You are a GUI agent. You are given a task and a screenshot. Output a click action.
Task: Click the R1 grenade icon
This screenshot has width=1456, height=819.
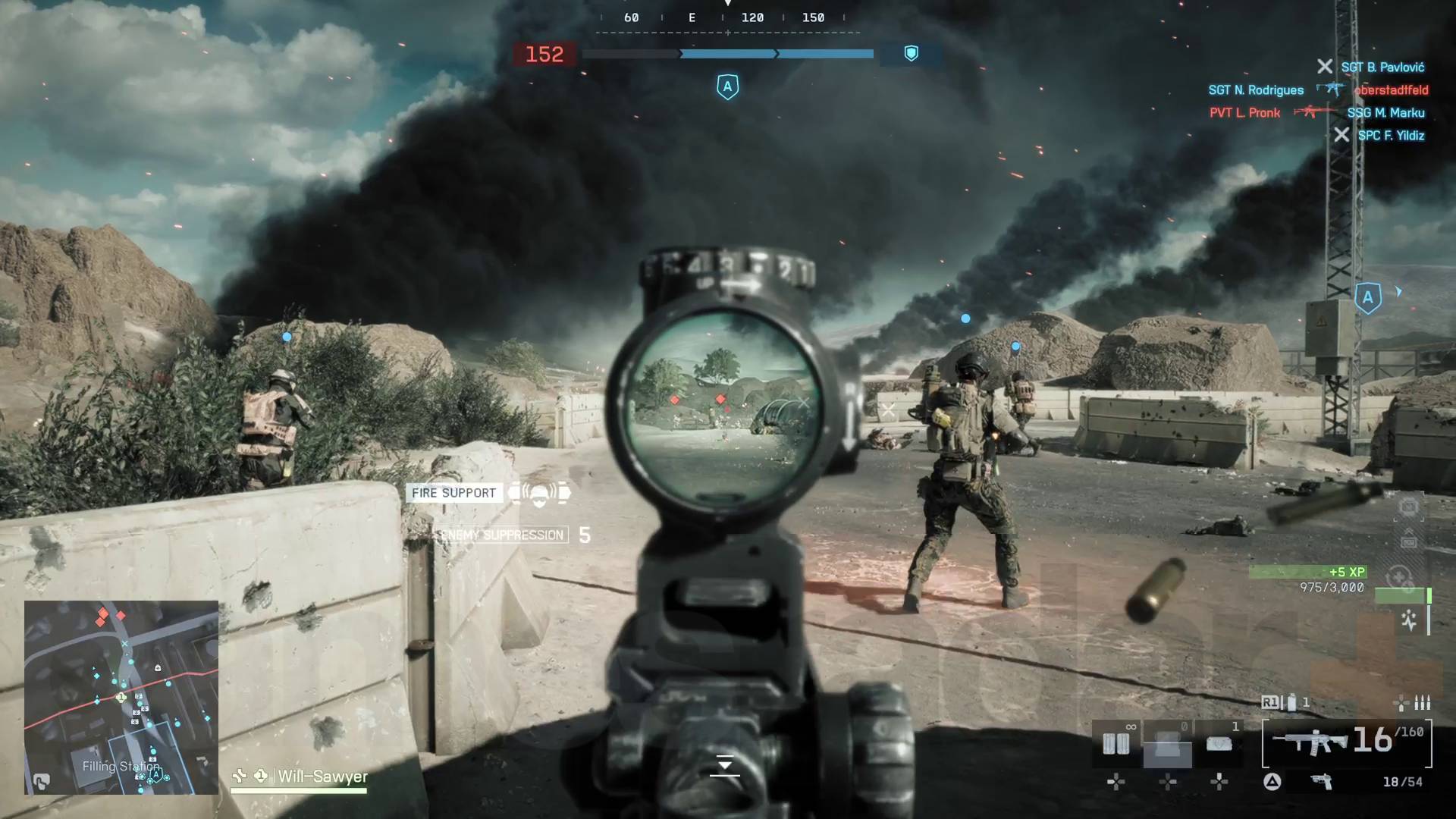tap(1291, 704)
